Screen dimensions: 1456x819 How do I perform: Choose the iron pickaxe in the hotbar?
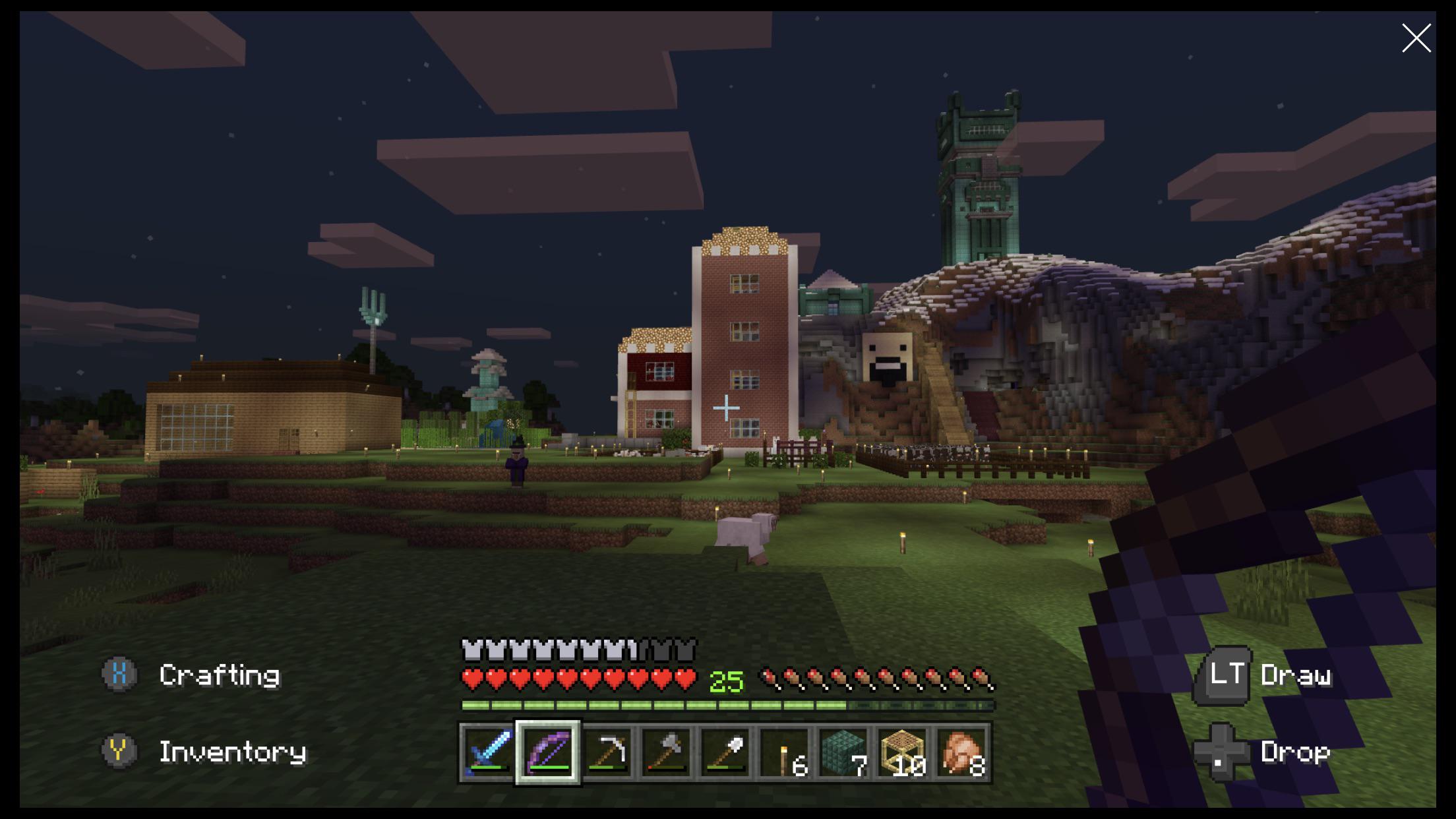coord(607,752)
